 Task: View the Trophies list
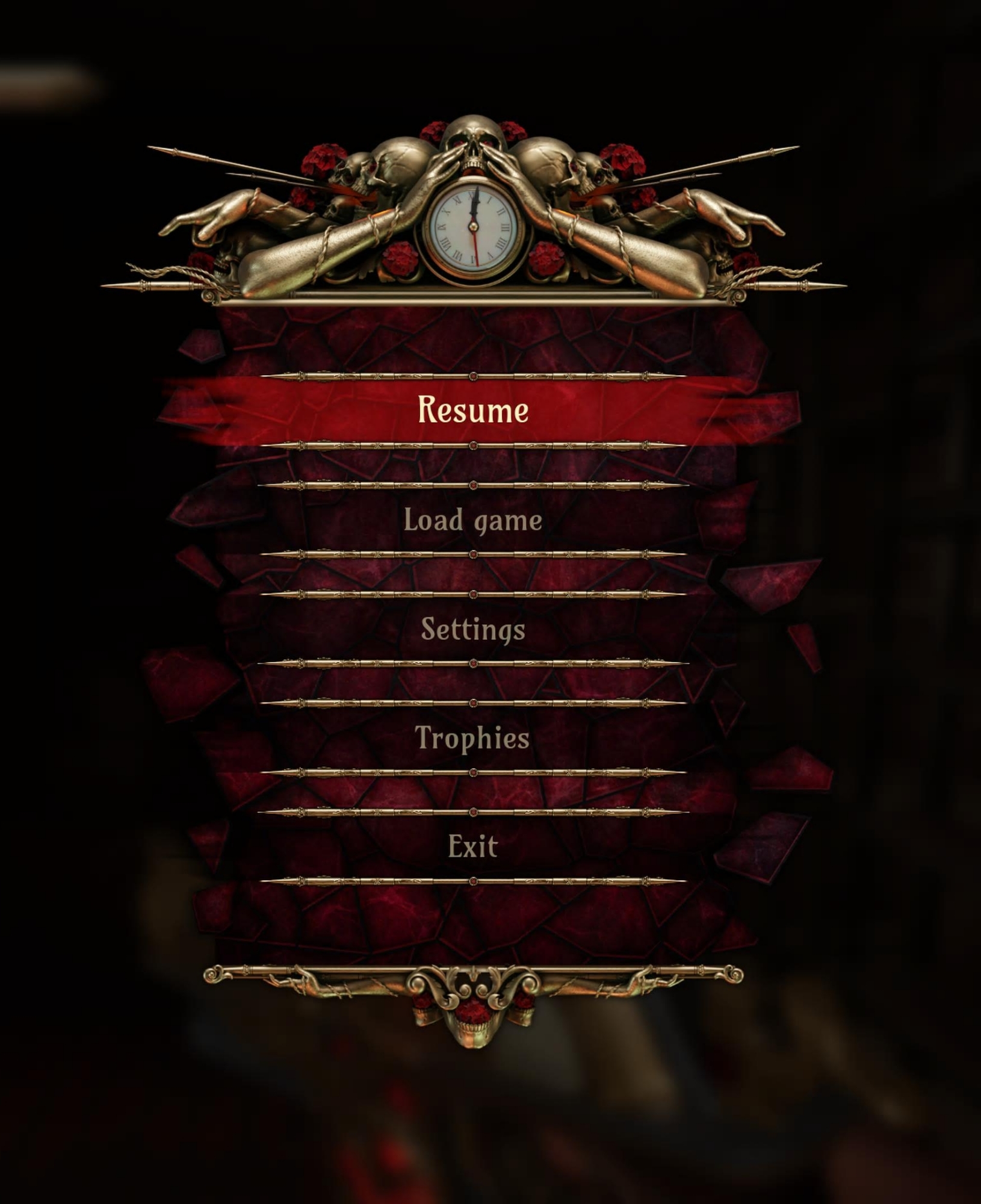tap(473, 738)
